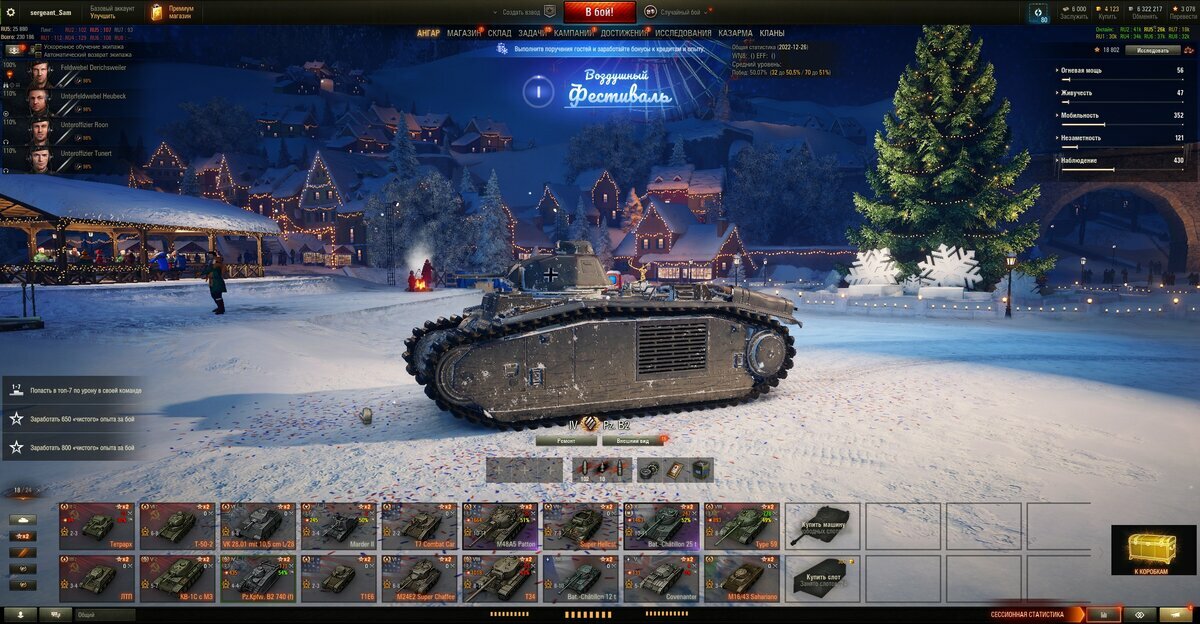Choose the M48A5 Patton tank card
Screen dimensions: 1200x624
pos(500,525)
